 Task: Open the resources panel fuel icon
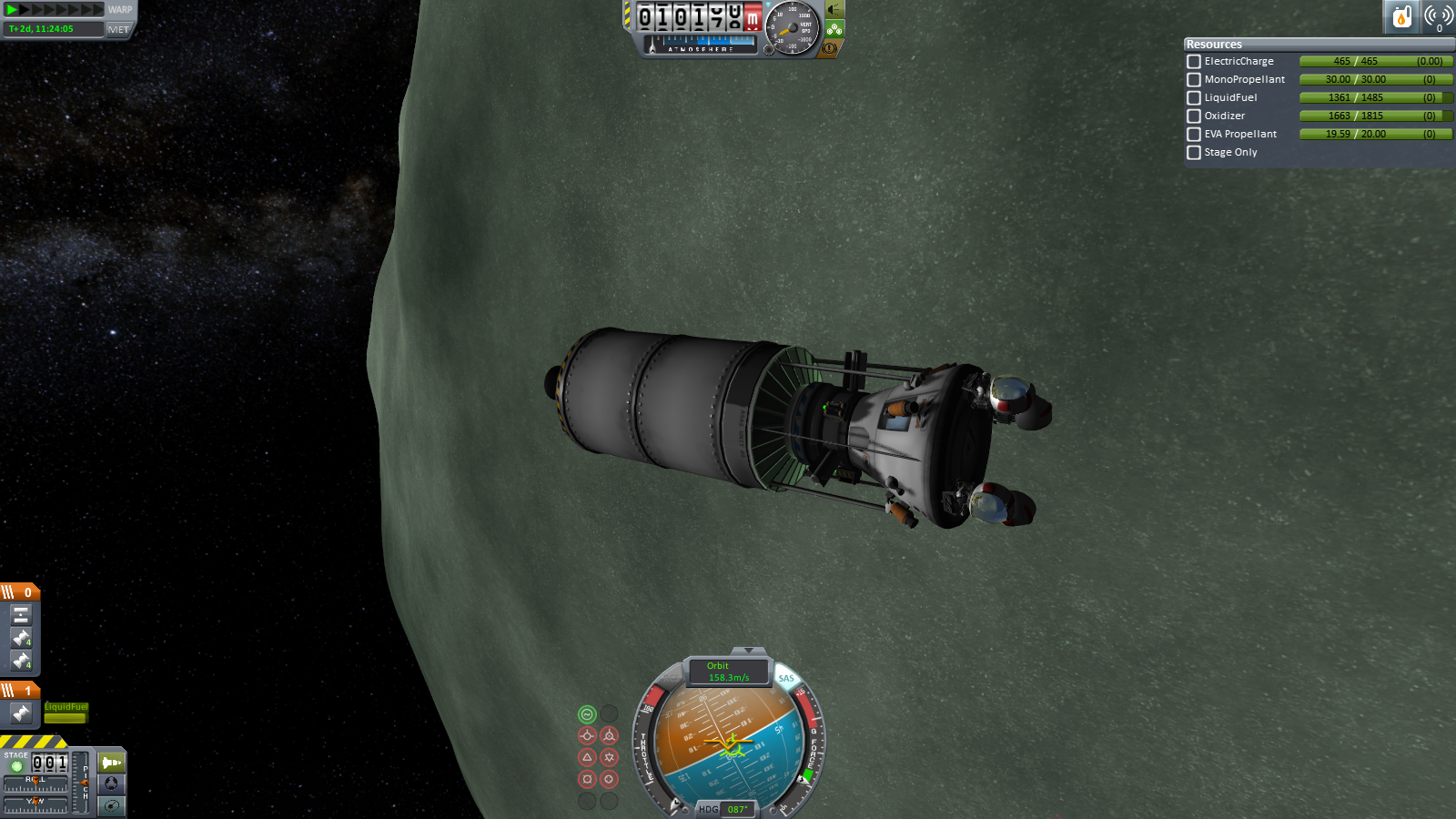click(1402, 16)
